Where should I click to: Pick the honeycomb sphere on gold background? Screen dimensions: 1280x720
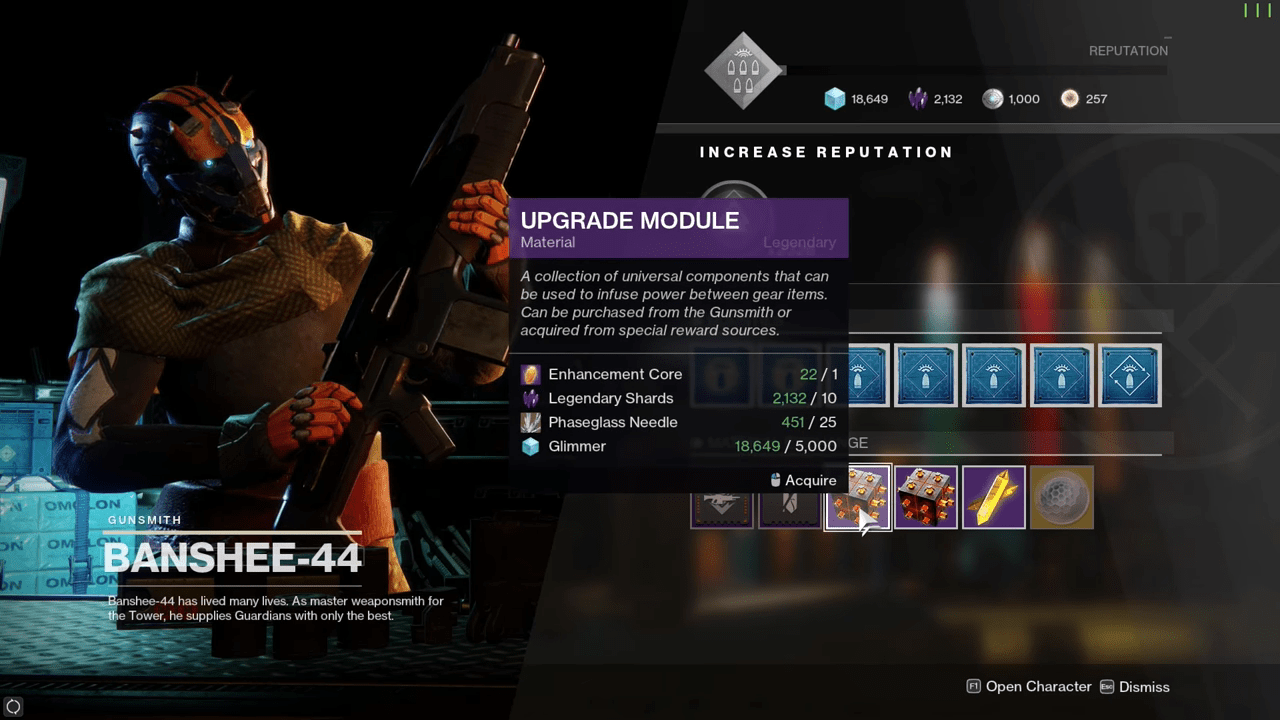pos(1062,497)
